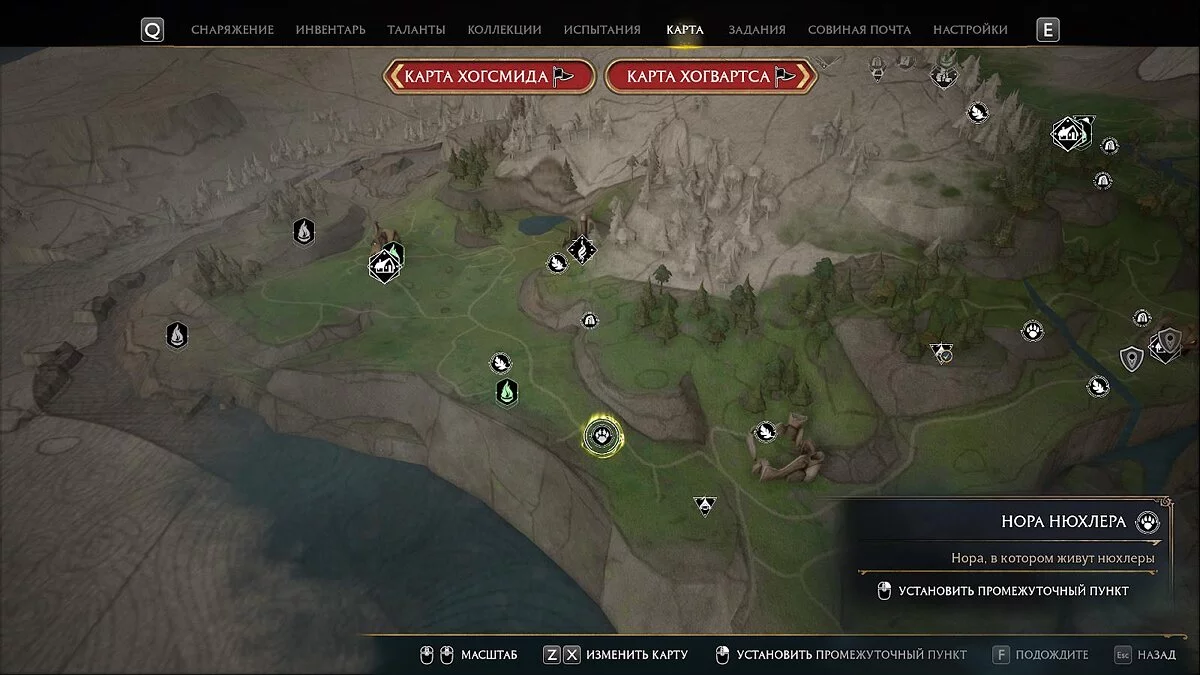
Task: Open the Карта Хогвартса map
Action: pyautogui.click(x=711, y=76)
